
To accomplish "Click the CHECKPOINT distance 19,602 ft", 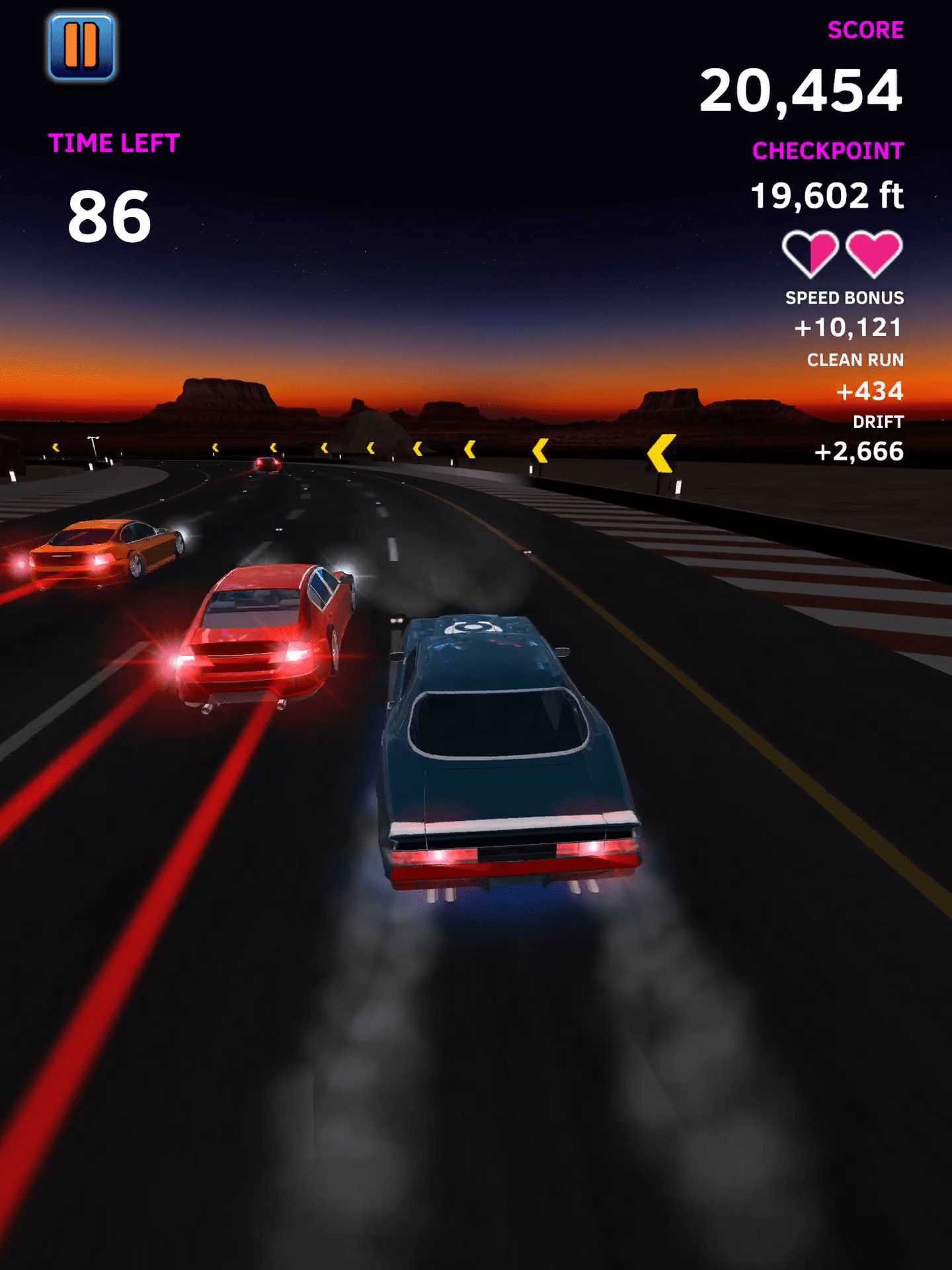I will tap(829, 195).
